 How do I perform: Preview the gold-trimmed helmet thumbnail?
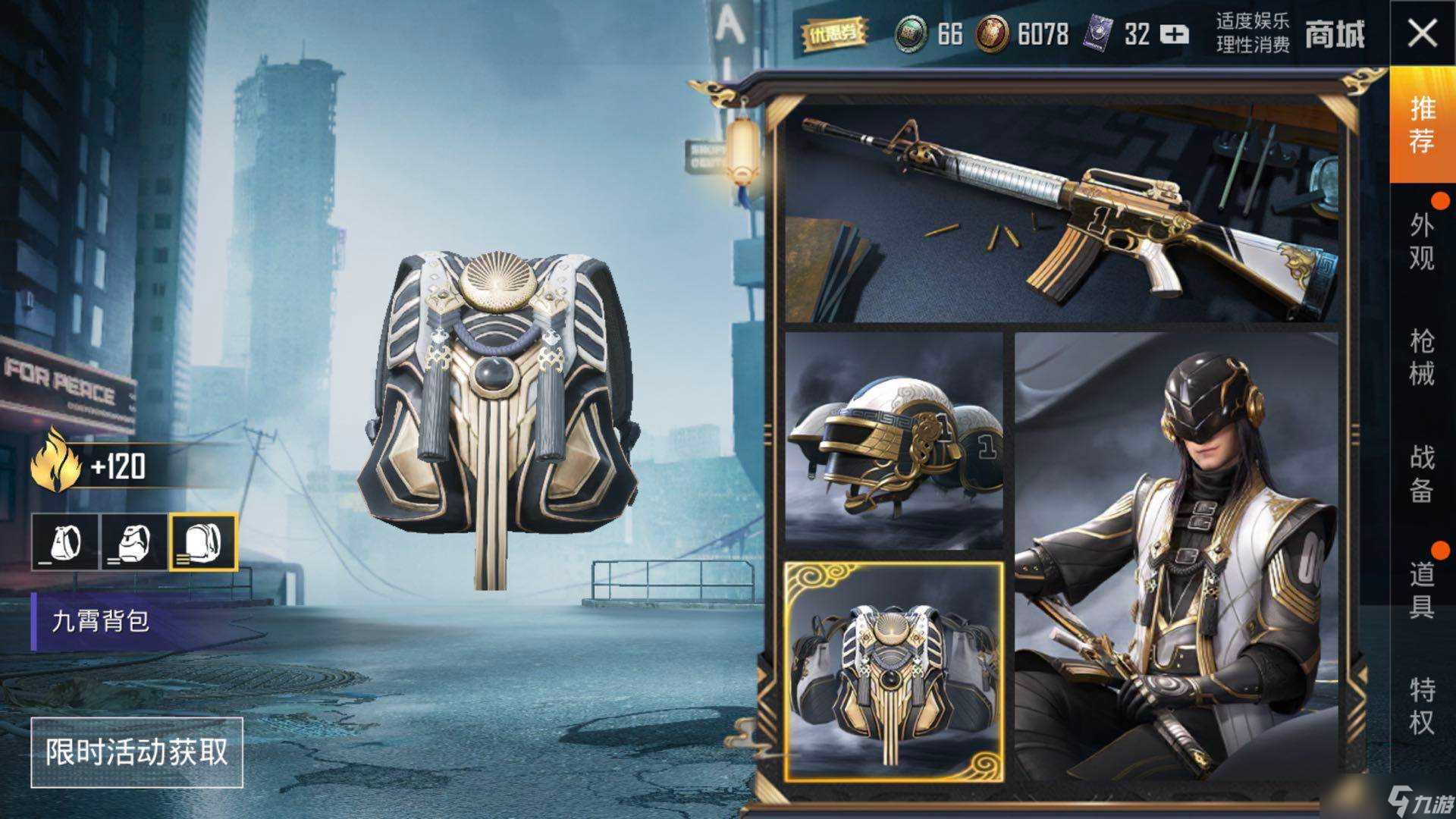point(893,440)
